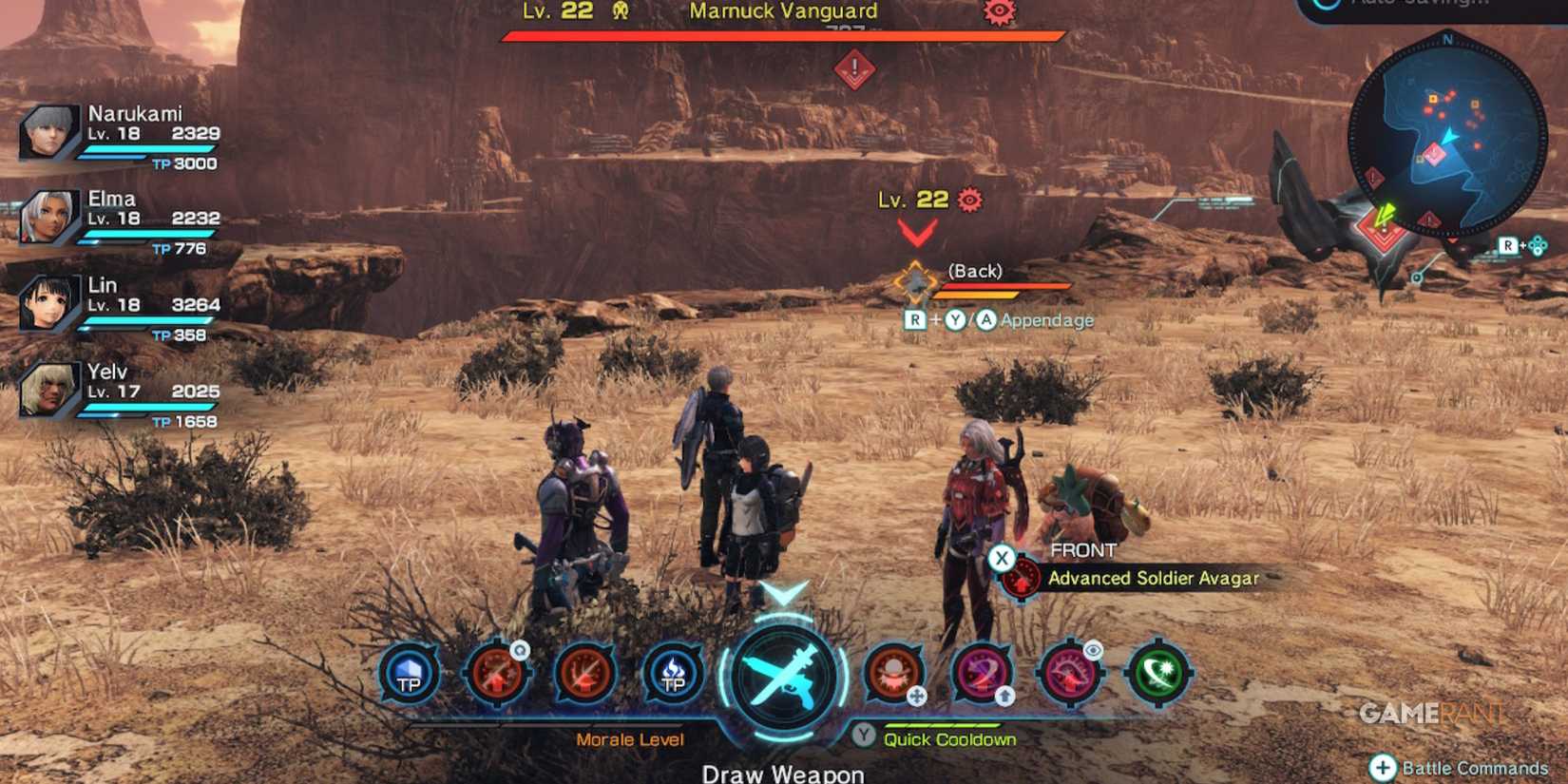Toggle the purple art with the upgrade arrow badge
Image resolution: width=1568 pixels, height=784 pixels.
click(982, 675)
